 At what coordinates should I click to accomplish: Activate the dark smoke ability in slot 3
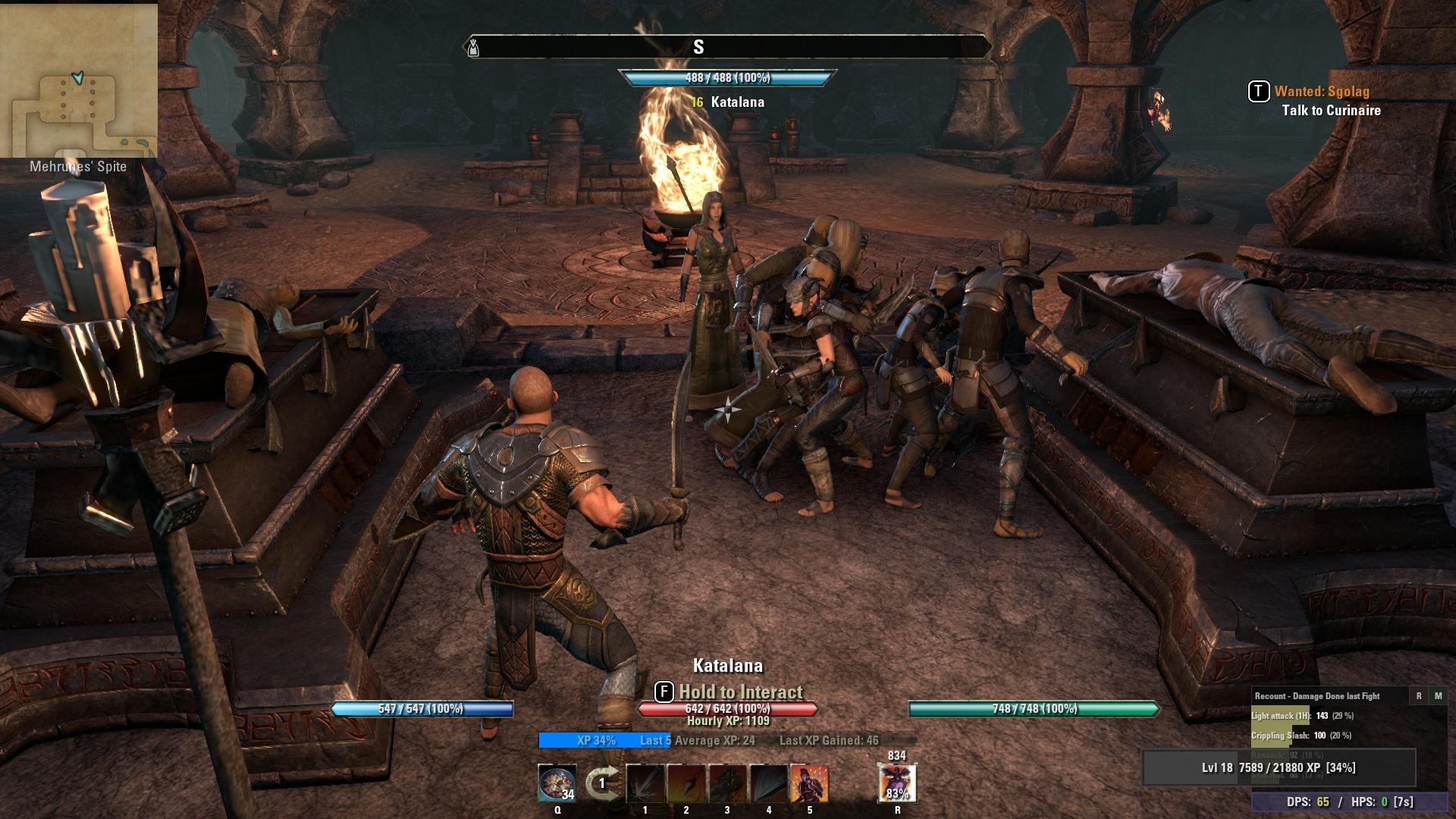coord(727,783)
